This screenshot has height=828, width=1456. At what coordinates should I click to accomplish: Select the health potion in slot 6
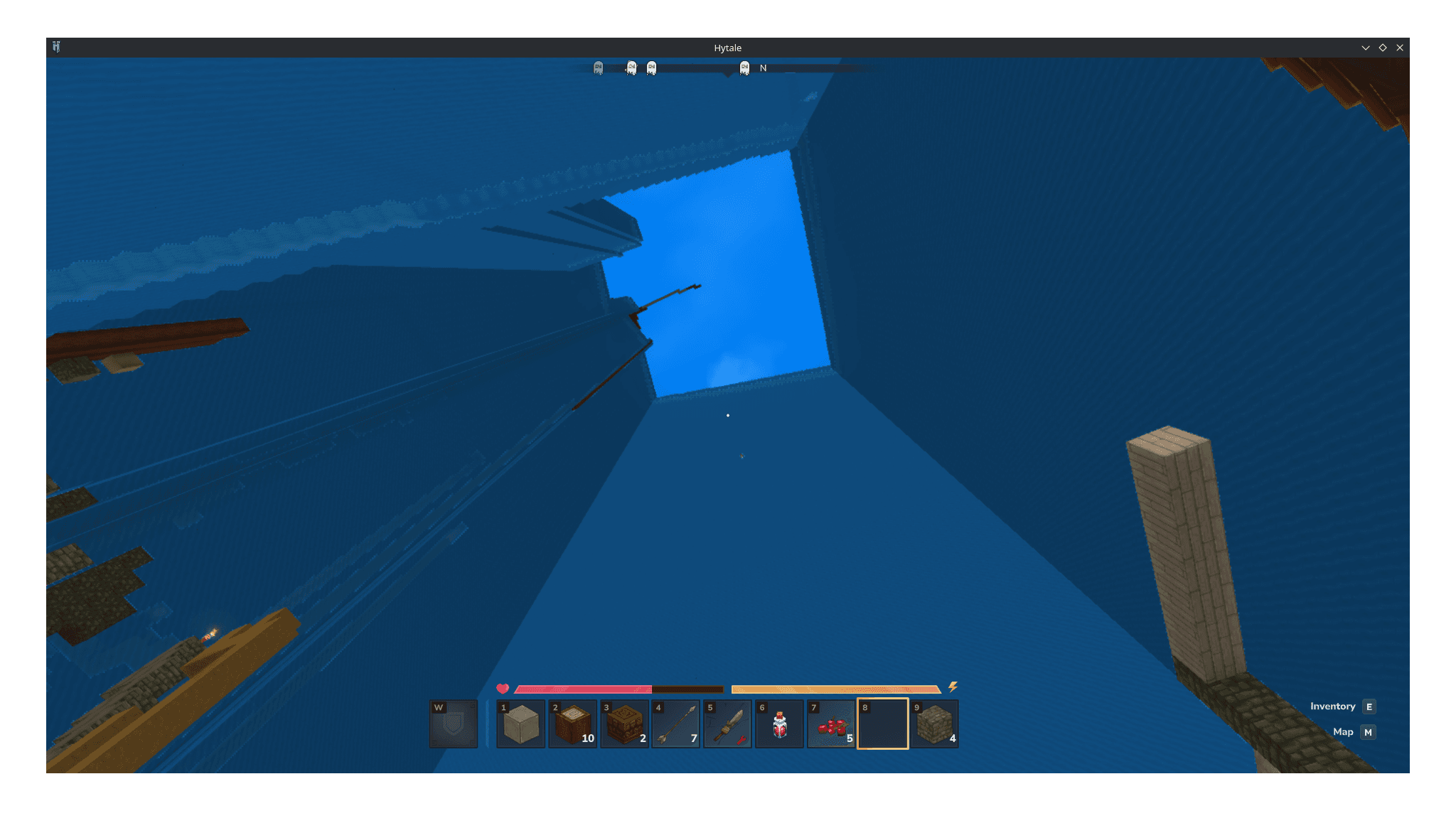tap(779, 724)
